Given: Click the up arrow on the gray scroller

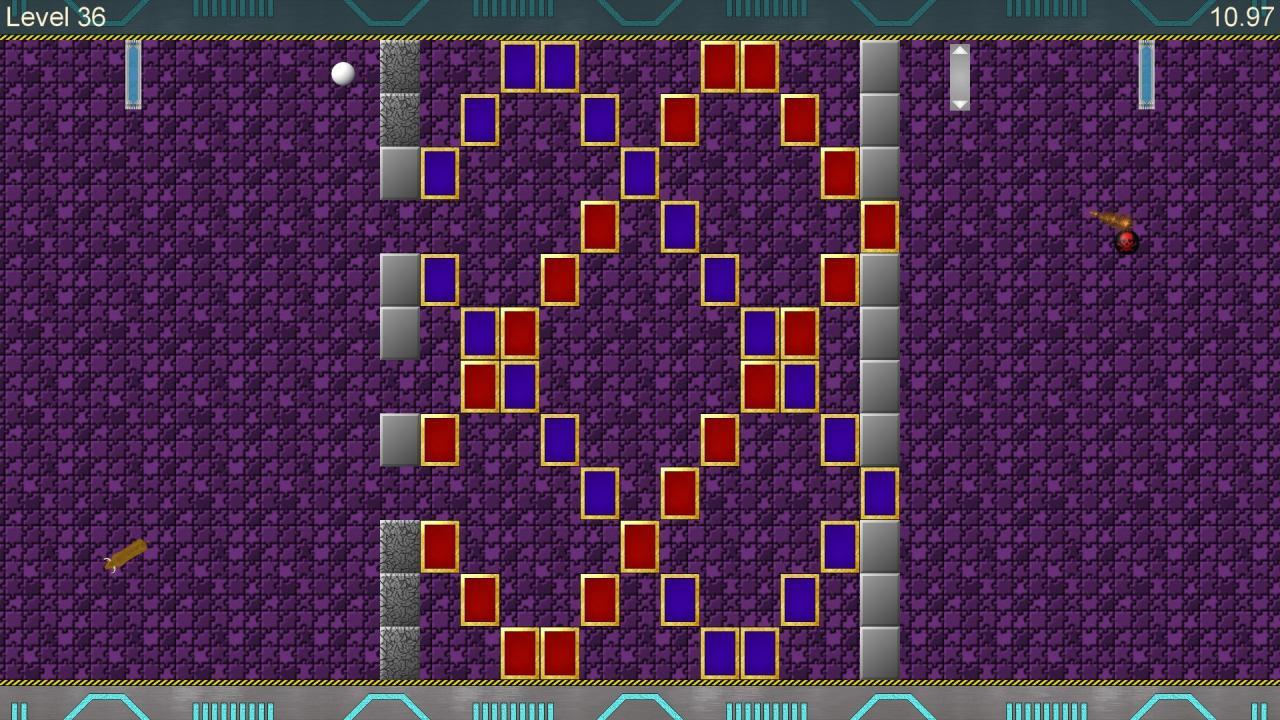Looking at the screenshot, I should 960,50.
